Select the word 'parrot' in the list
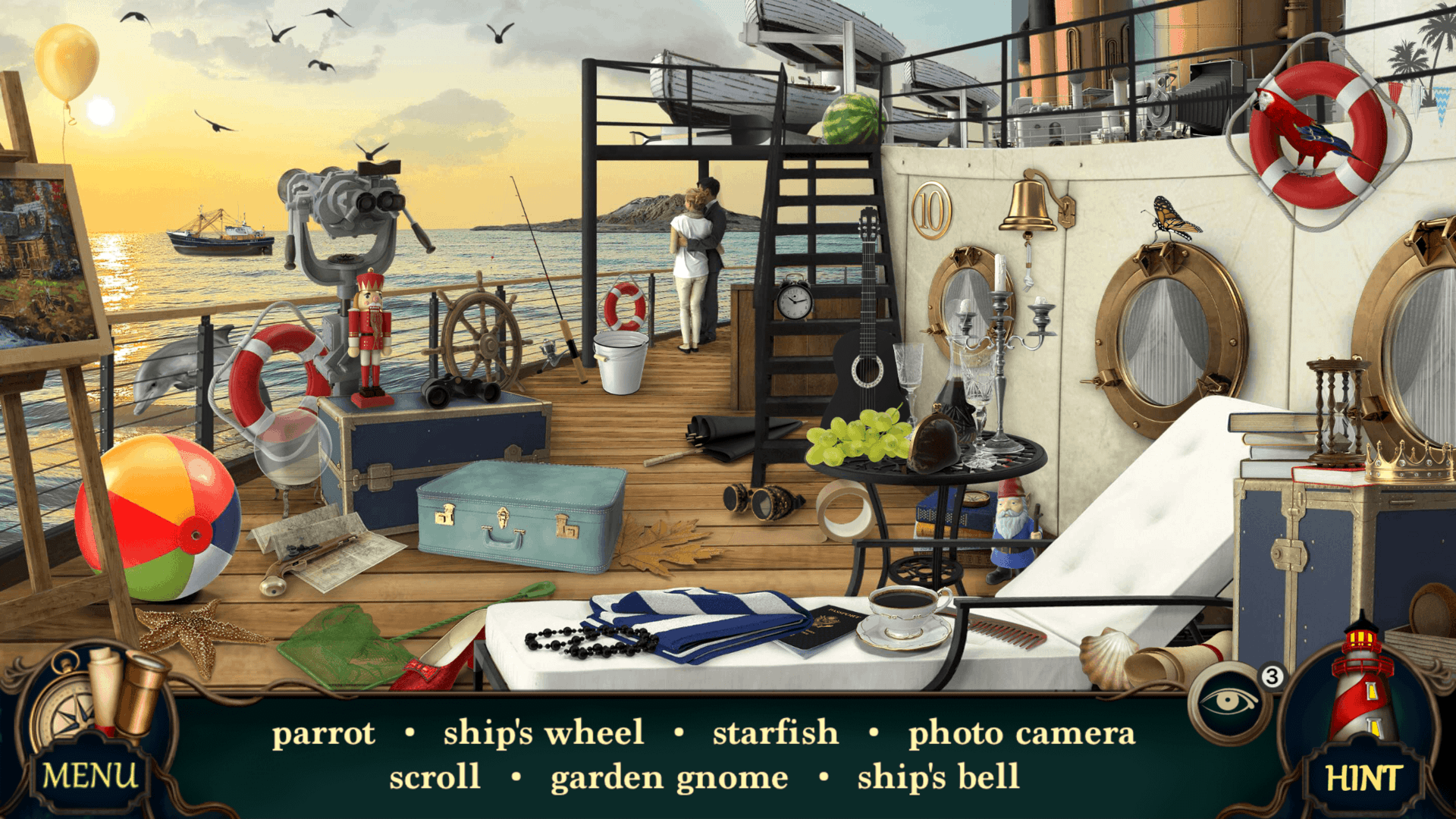Image resolution: width=1456 pixels, height=819 pixels. click(x=324, y=732)
